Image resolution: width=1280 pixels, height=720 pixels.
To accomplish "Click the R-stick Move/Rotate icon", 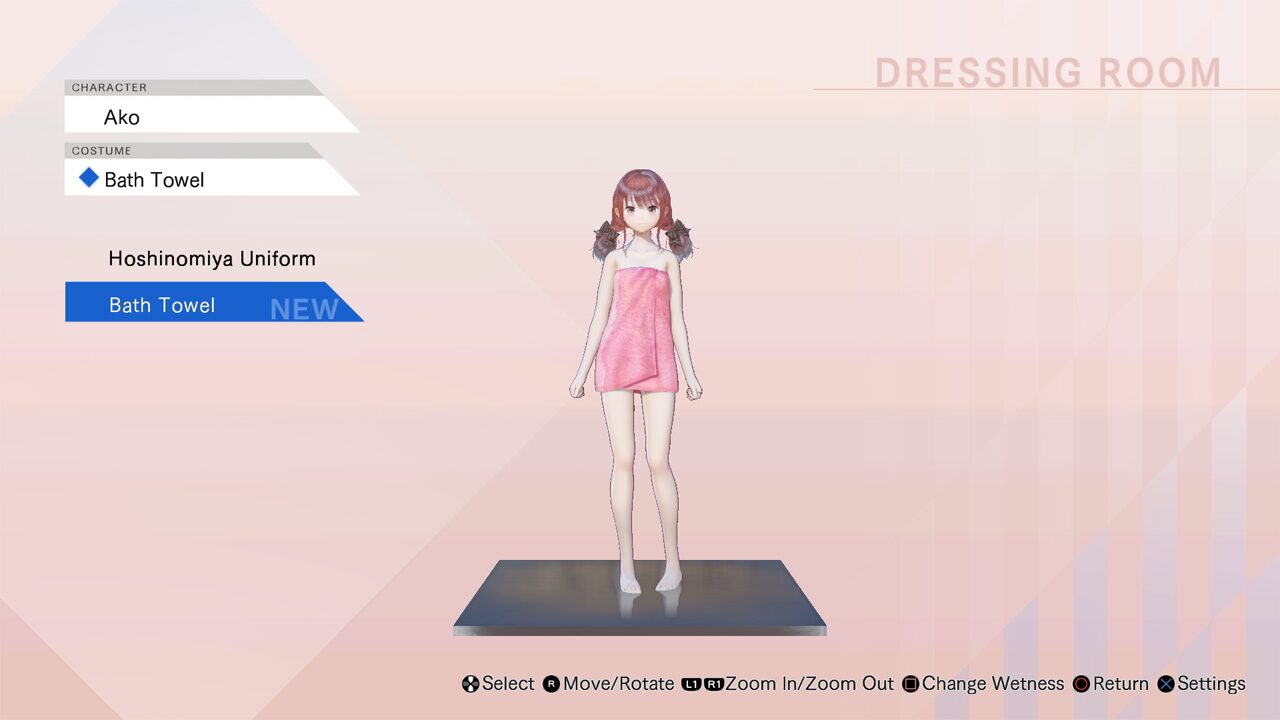I will click(548, 684).
